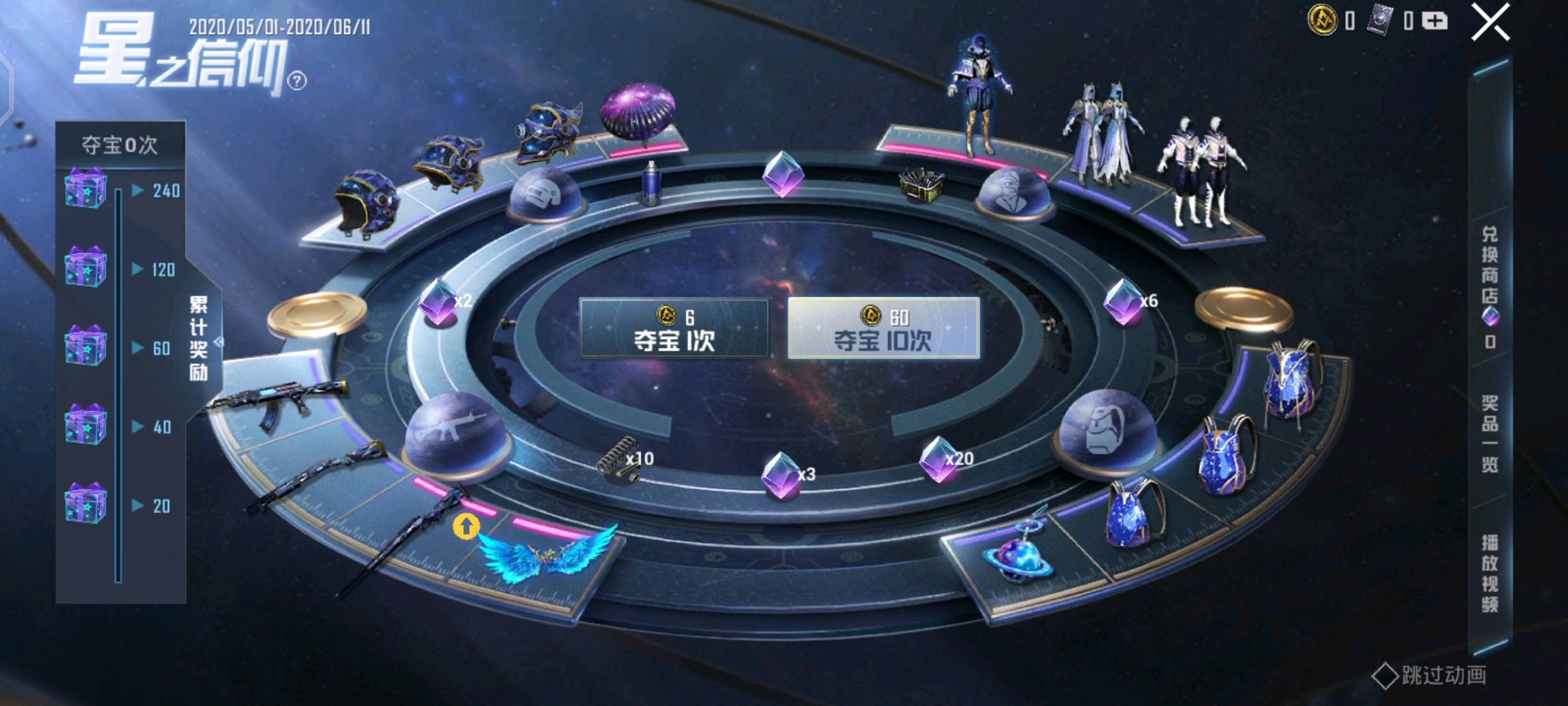The image size is (1568, 706).
Task: Draw once with 夺宝1次 button
Action: click(674, 328)
